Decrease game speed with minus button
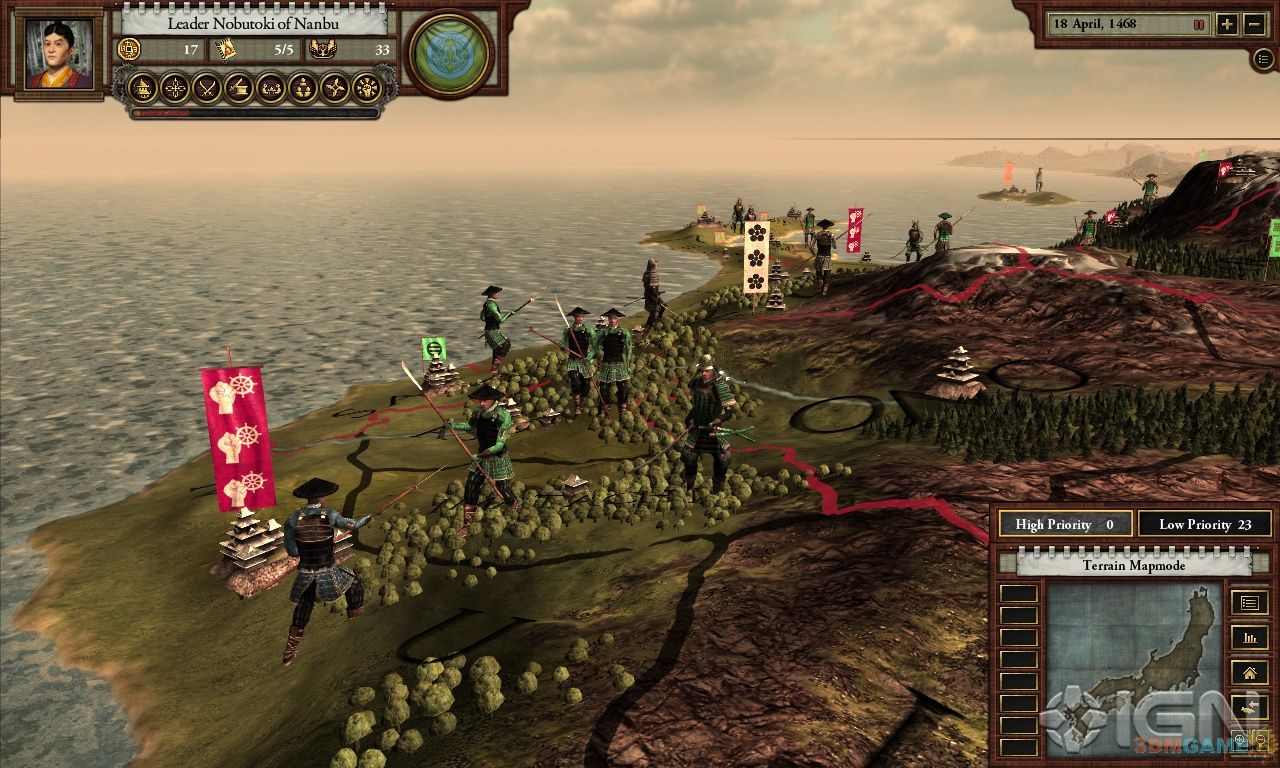Screen dimensions: 1280x768 click(1255, 25)
